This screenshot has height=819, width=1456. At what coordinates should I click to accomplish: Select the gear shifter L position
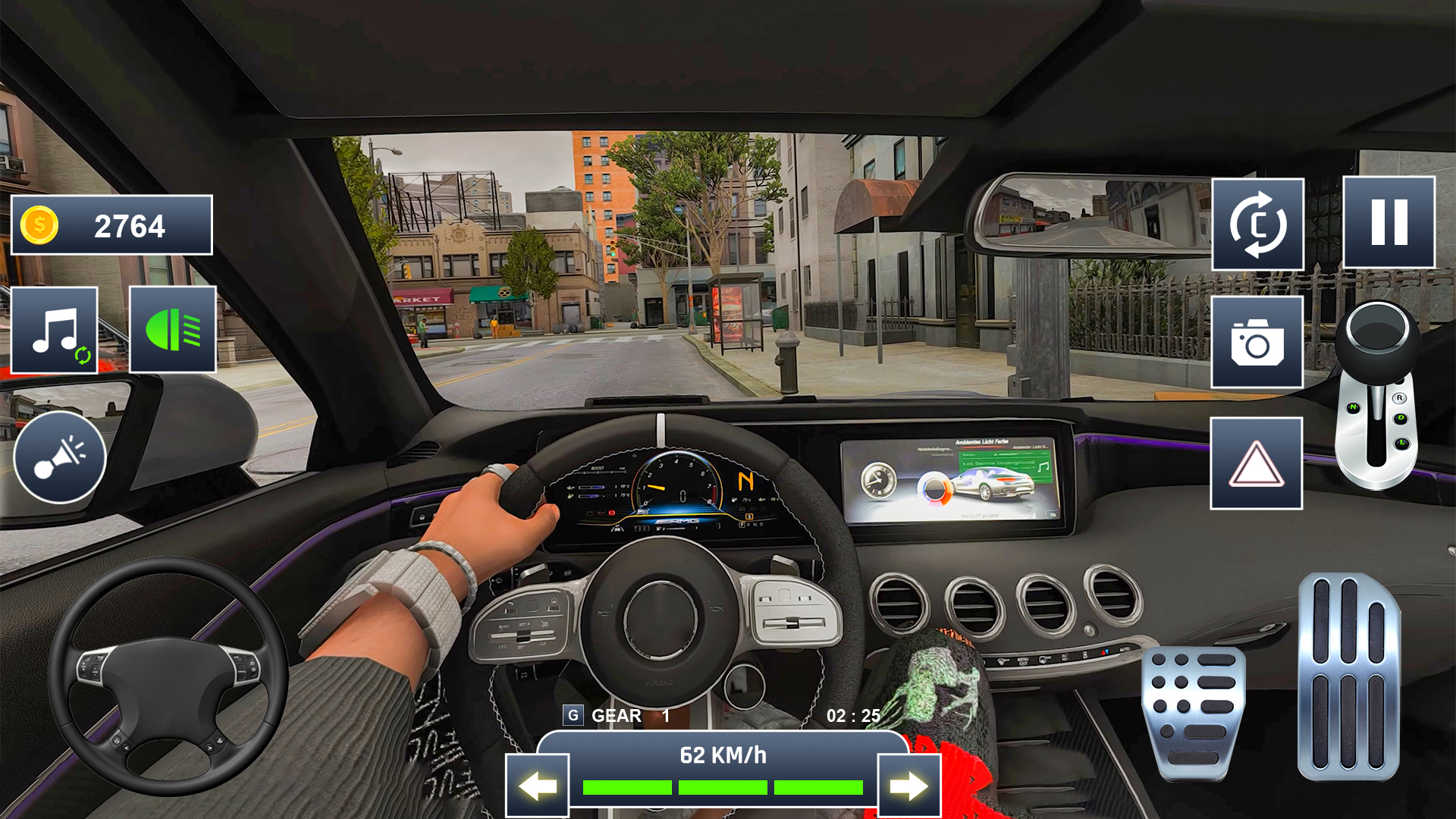coord(1402,443)
